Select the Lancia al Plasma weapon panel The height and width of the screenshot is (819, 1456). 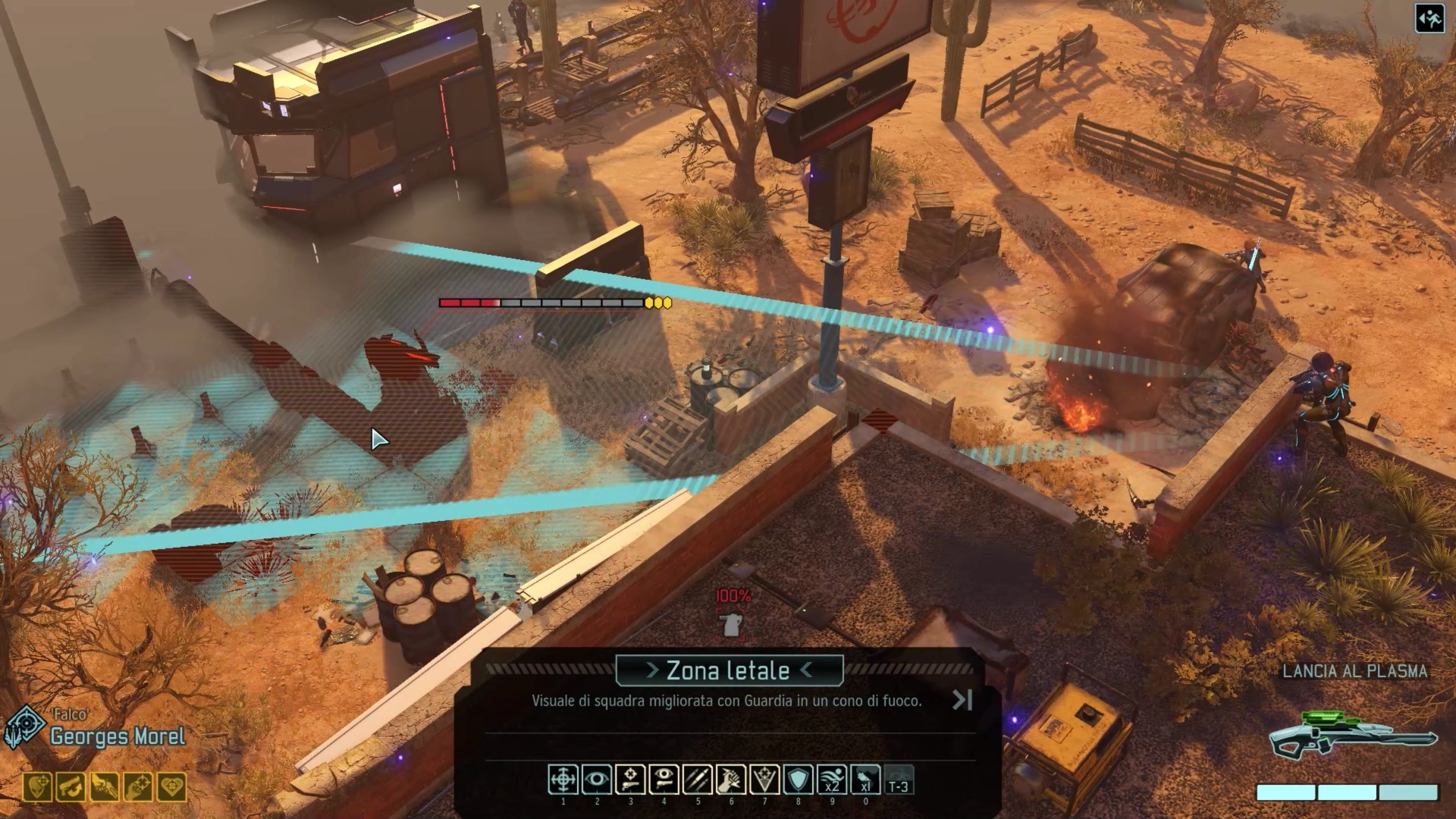(1354, 733)
